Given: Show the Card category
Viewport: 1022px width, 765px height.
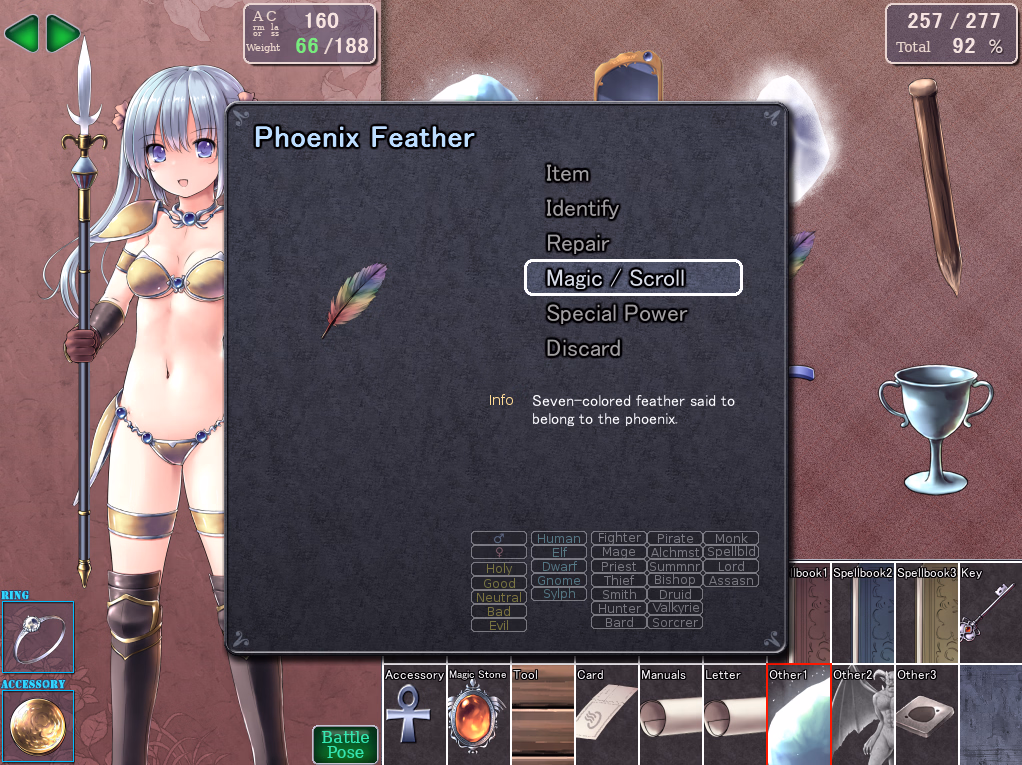Looking at the screenshot, I should pos(606,714).
